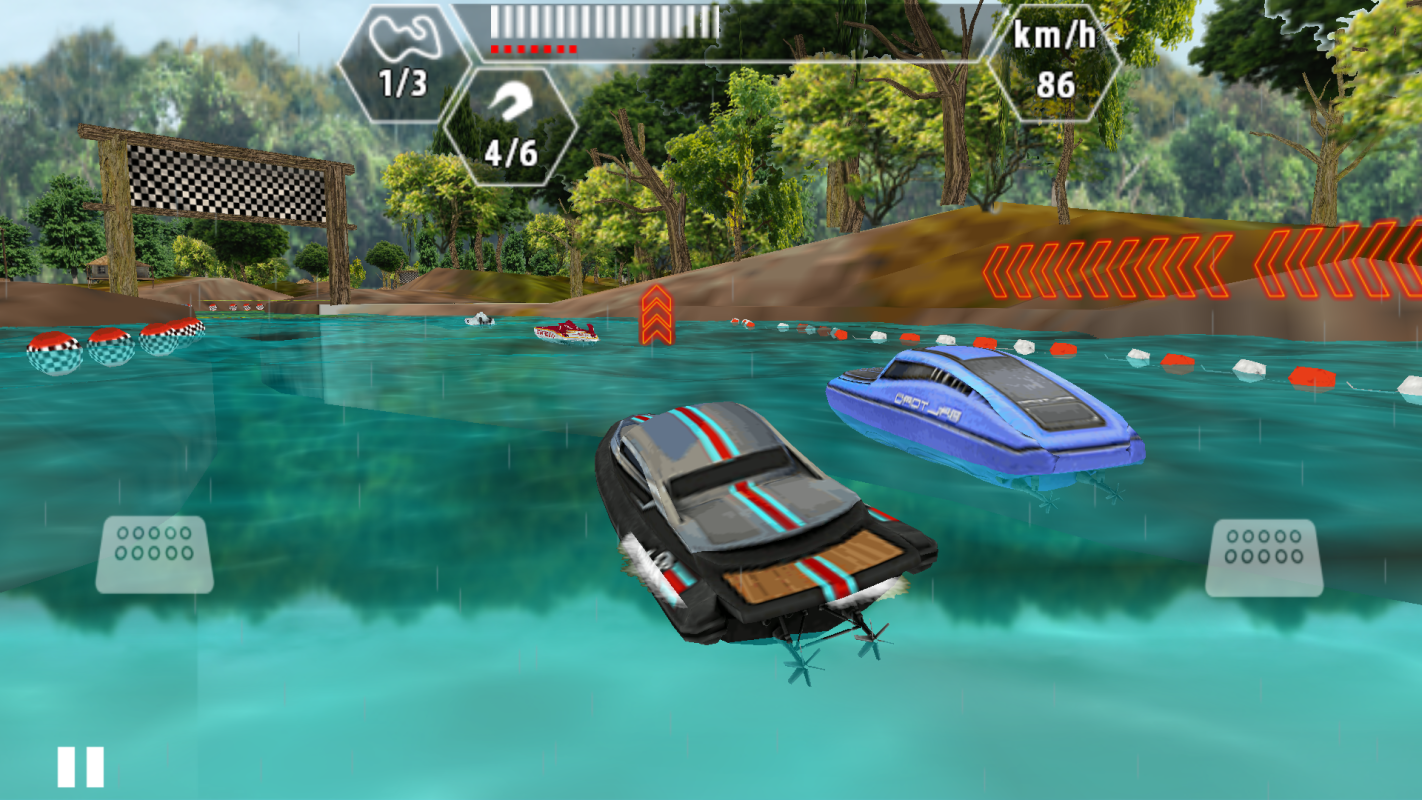Tap the right pedal control
Screen dimensions: 1422x800
click(1264, 557)
